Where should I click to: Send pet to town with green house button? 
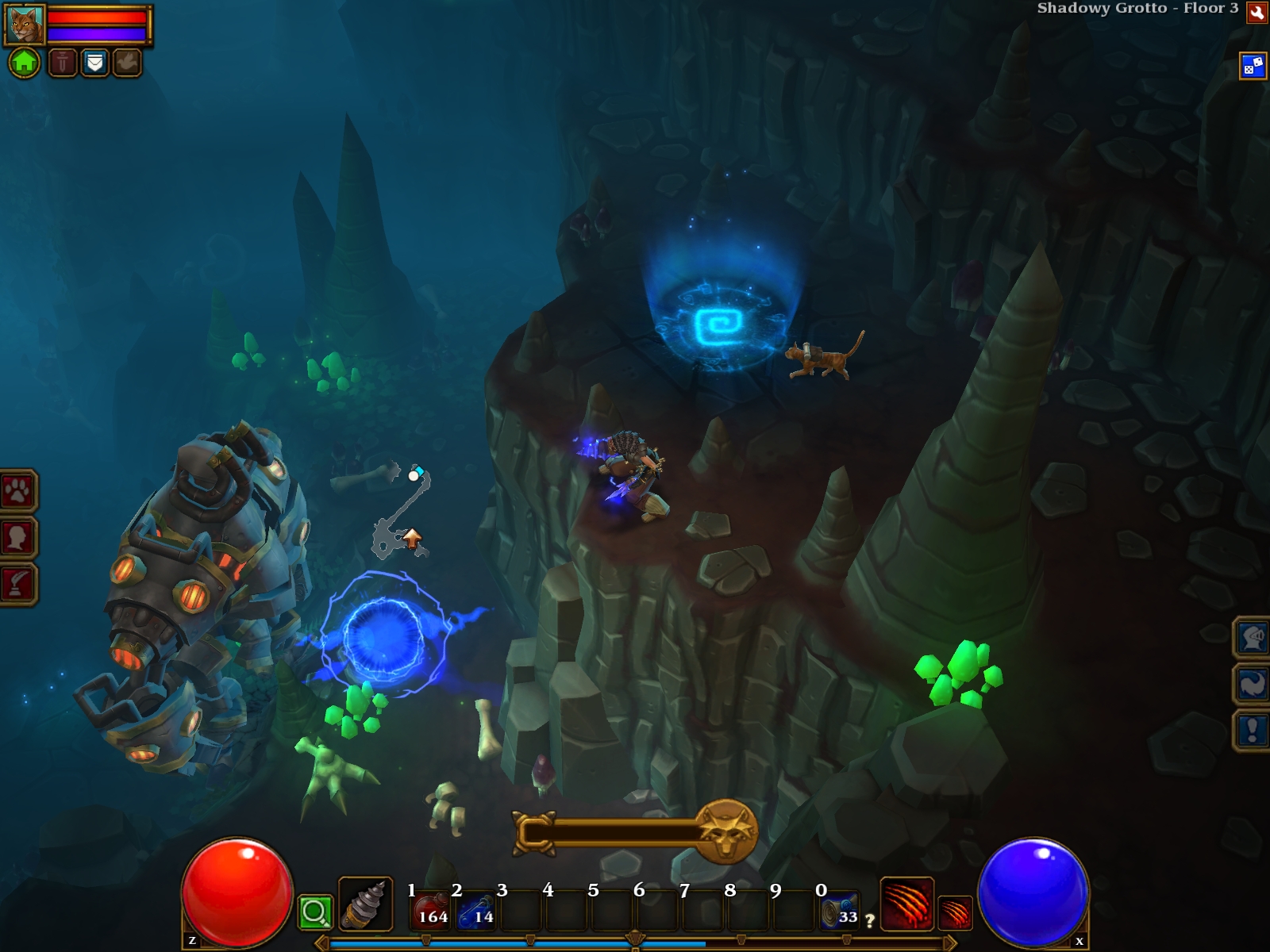[x=25, y=62]
